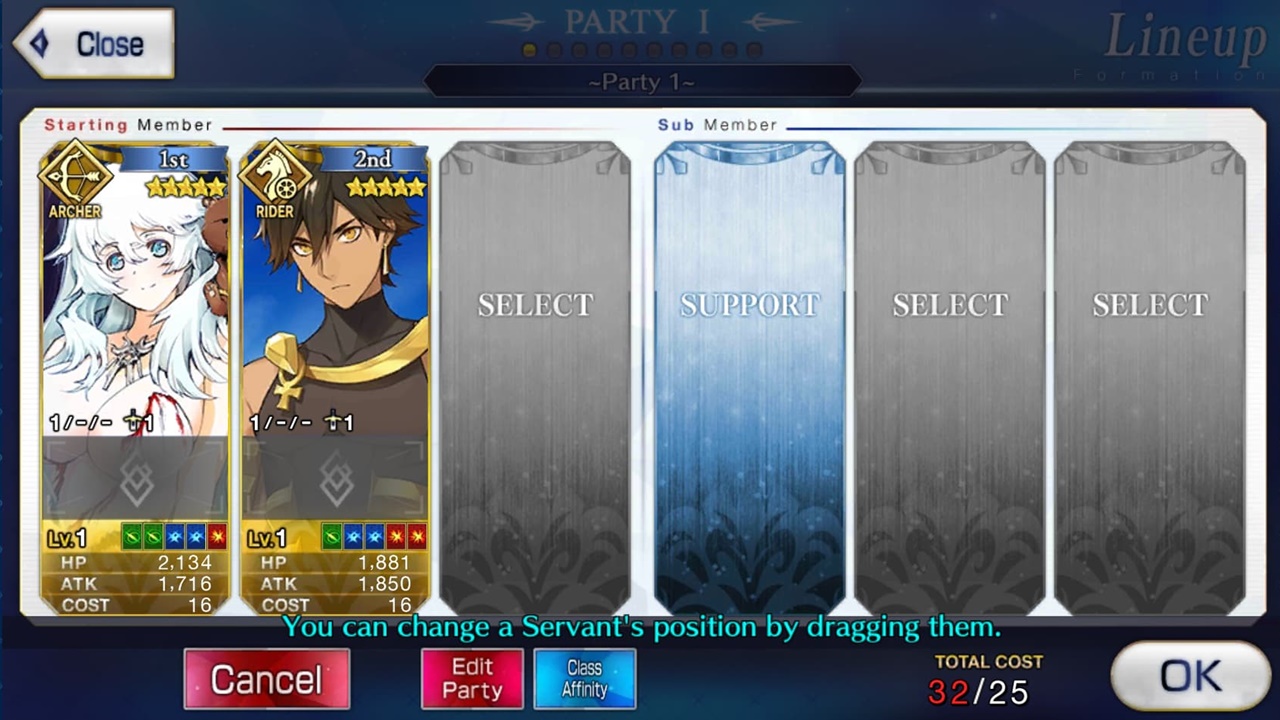Click the ~Party 1~ banner
This screenshot has width=1280, height=720.
640,81
